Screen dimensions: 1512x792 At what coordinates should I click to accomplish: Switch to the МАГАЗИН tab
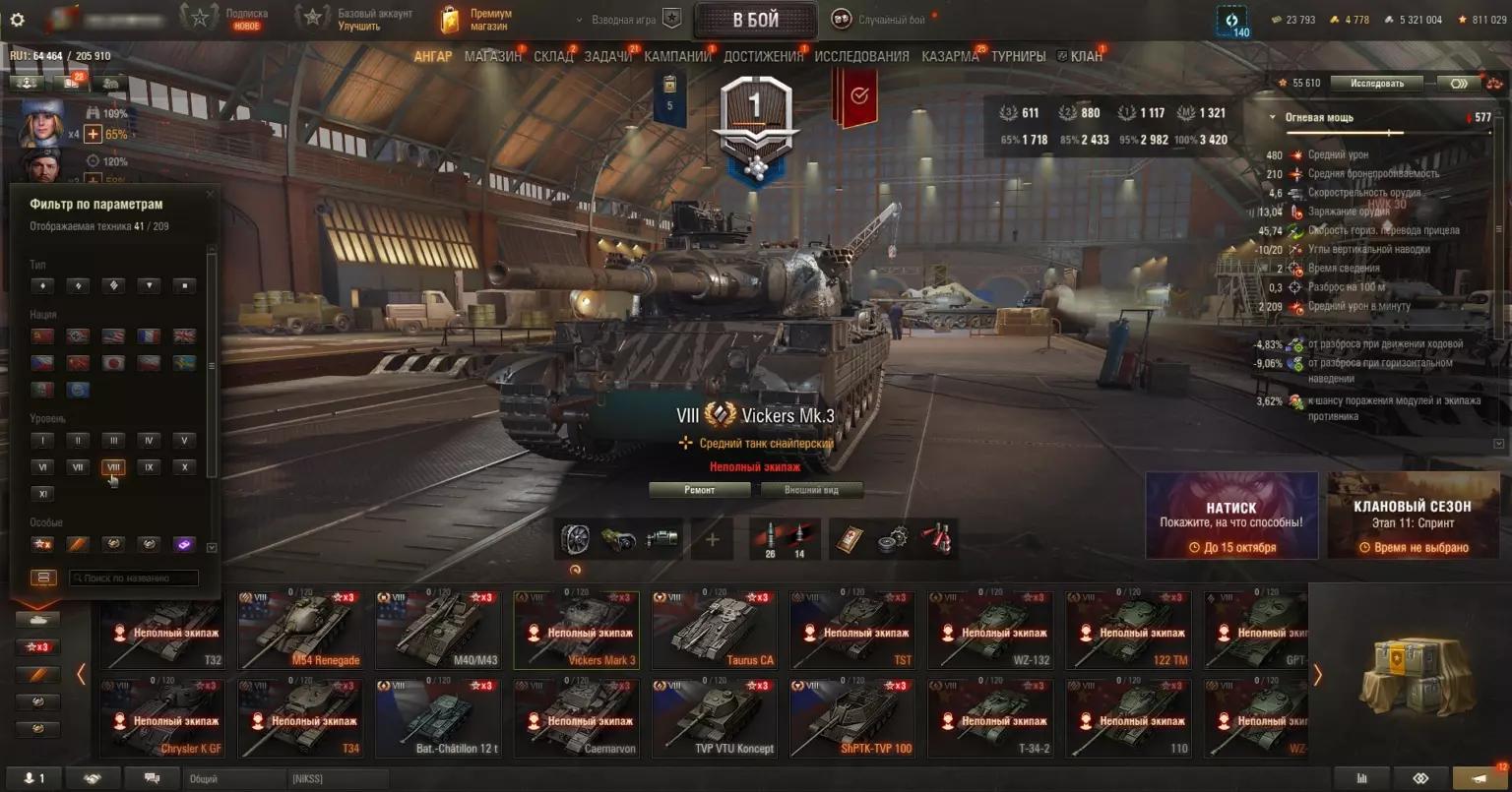pos(492,56)
